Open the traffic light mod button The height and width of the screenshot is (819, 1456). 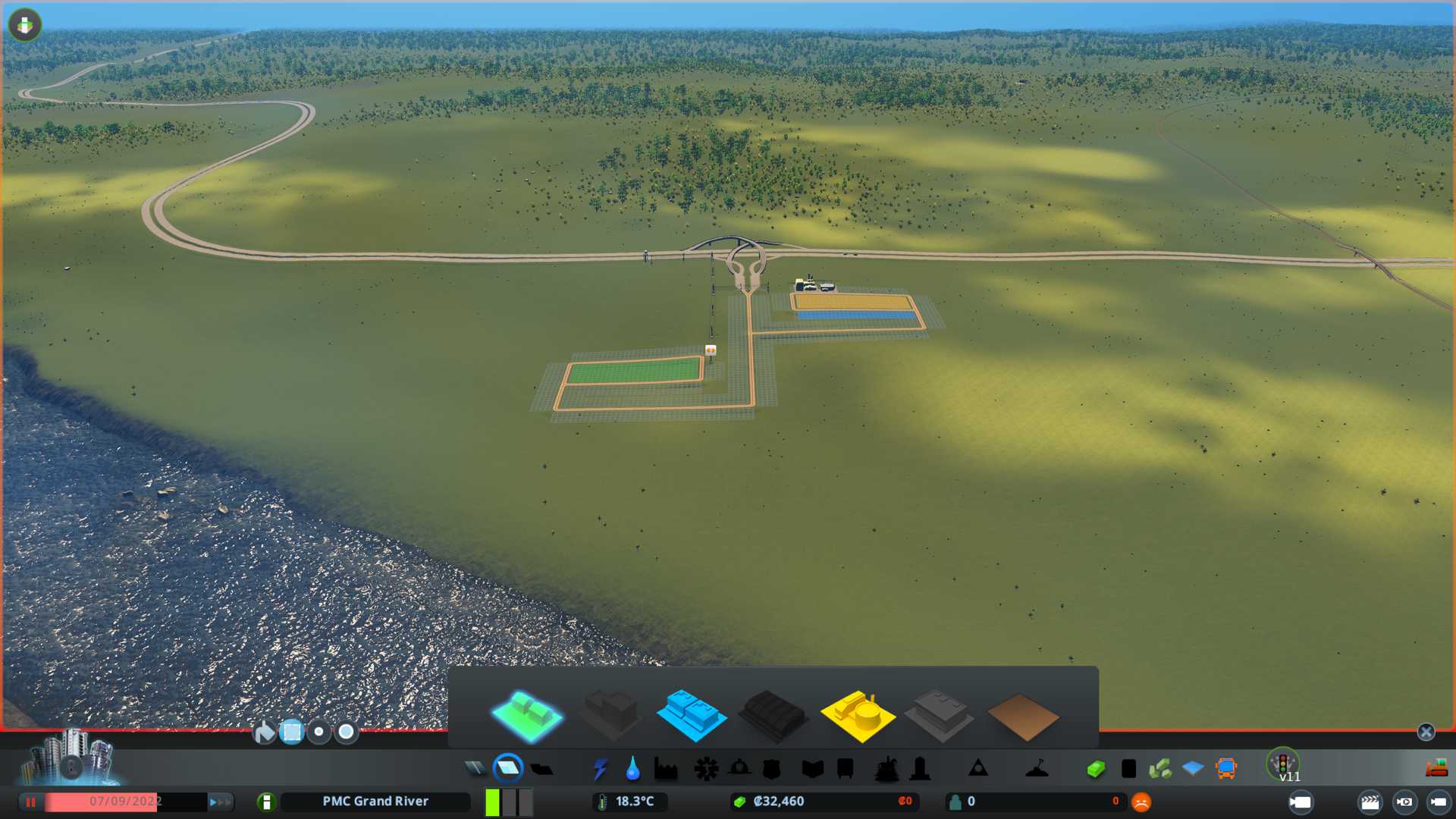coord(1283,763)
